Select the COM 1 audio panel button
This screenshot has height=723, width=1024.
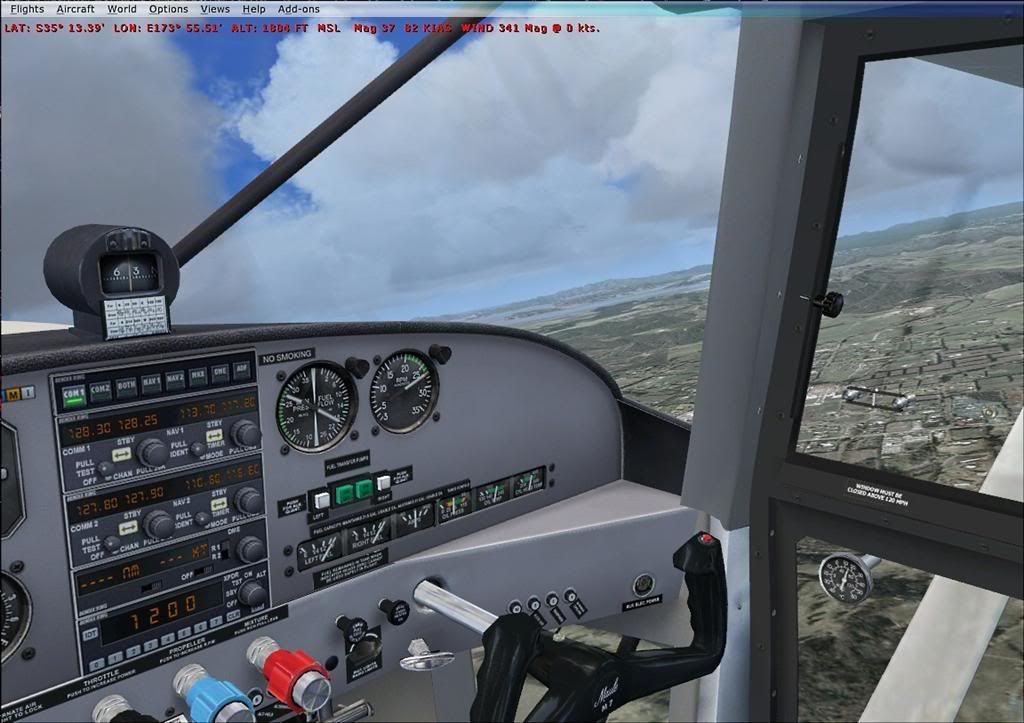[x=73, y=394]
